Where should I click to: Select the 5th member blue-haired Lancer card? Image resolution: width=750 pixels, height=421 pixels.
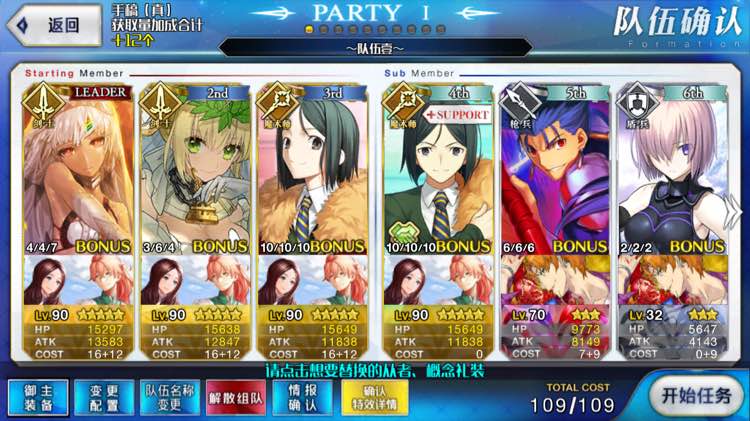(x=553, y=168)
